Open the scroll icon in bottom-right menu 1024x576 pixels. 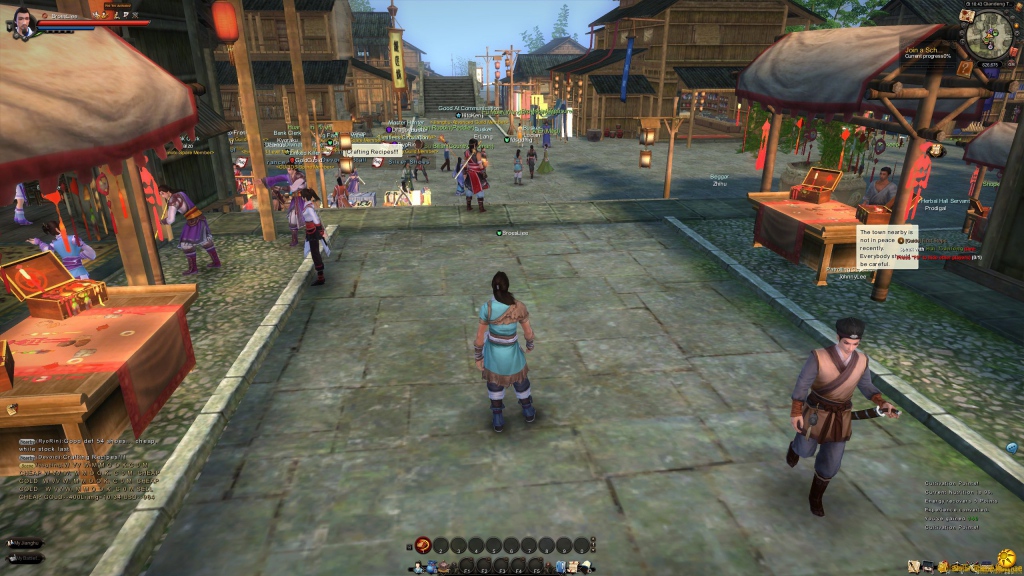coord(912,567)
